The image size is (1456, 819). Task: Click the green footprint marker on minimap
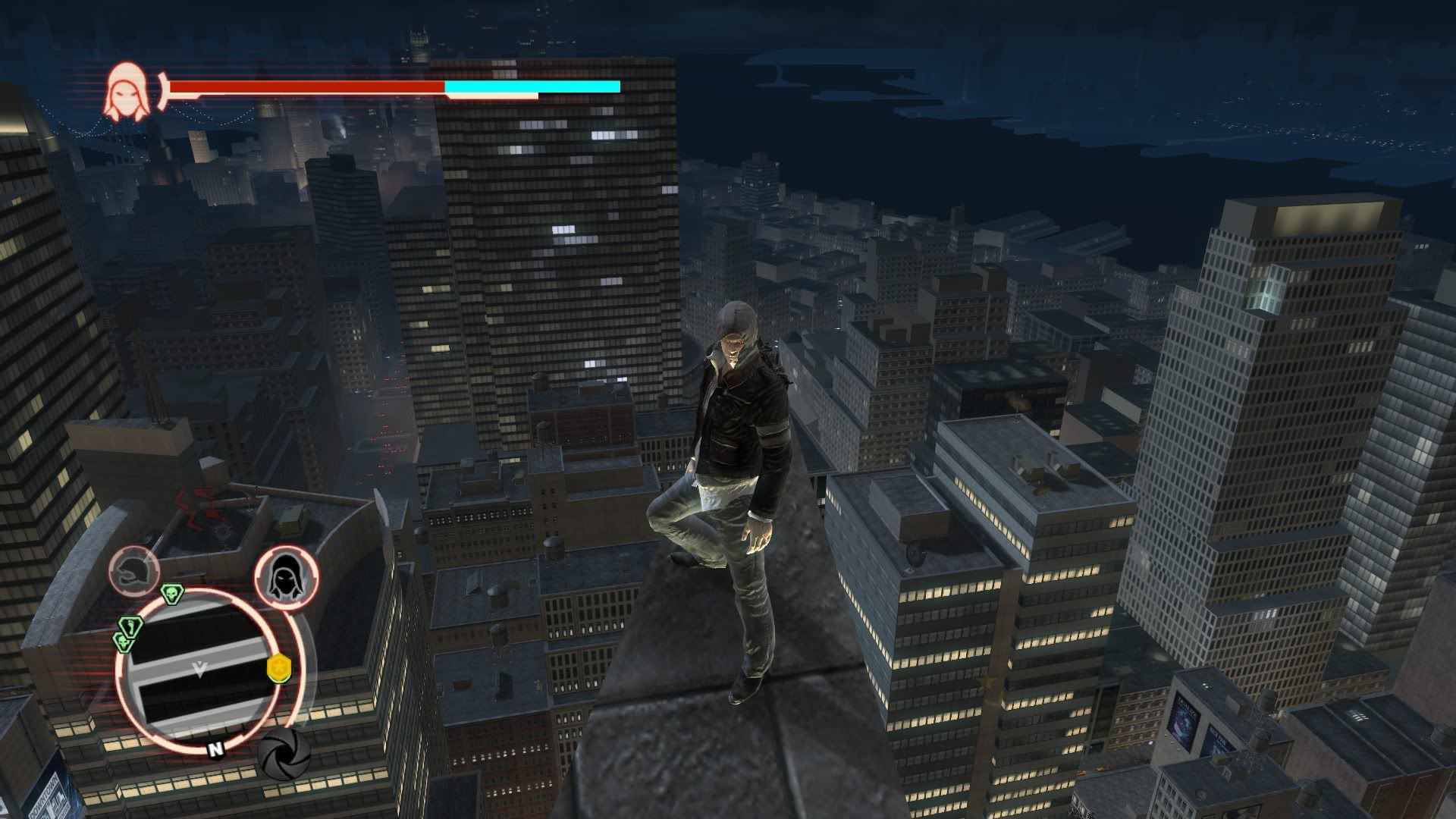[x=131, y=627]
